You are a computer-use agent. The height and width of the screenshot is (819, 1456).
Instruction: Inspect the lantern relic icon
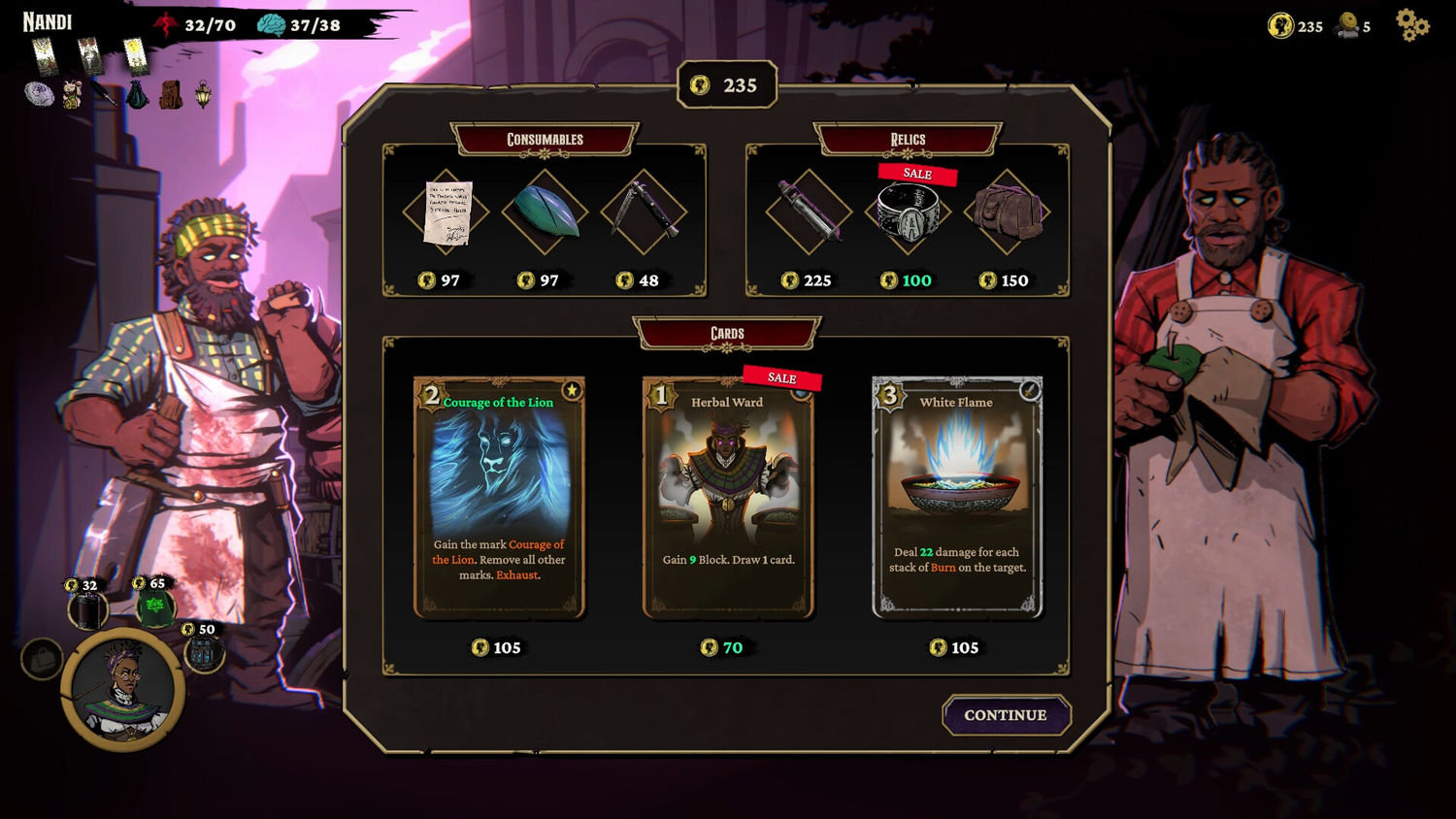[203, 94]
